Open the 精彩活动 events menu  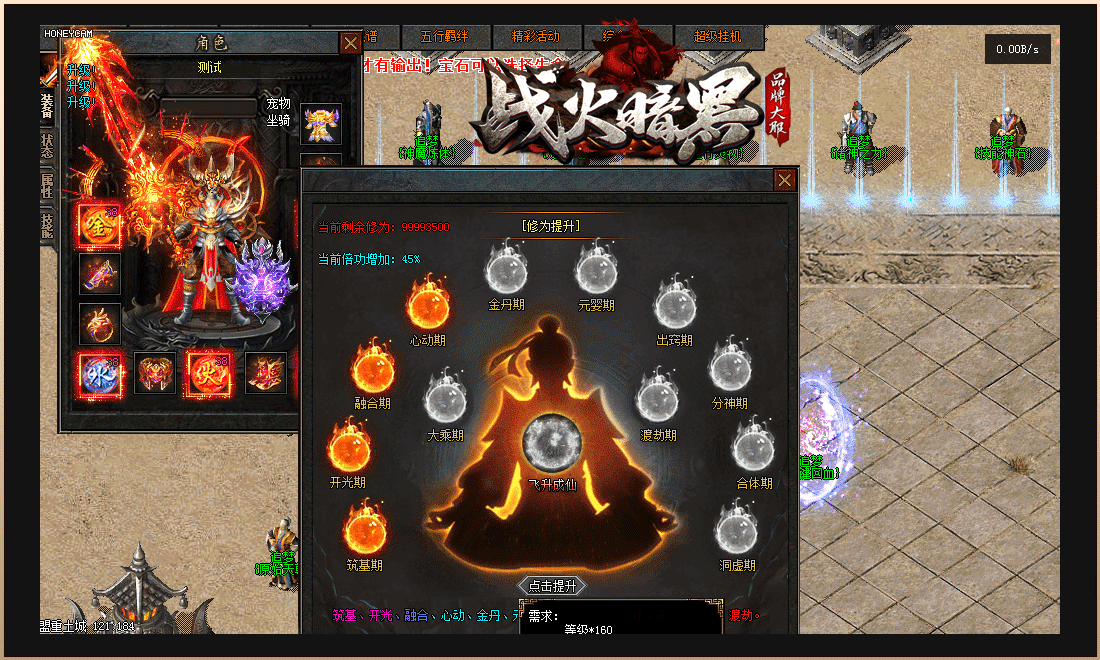tap(536, 36)
